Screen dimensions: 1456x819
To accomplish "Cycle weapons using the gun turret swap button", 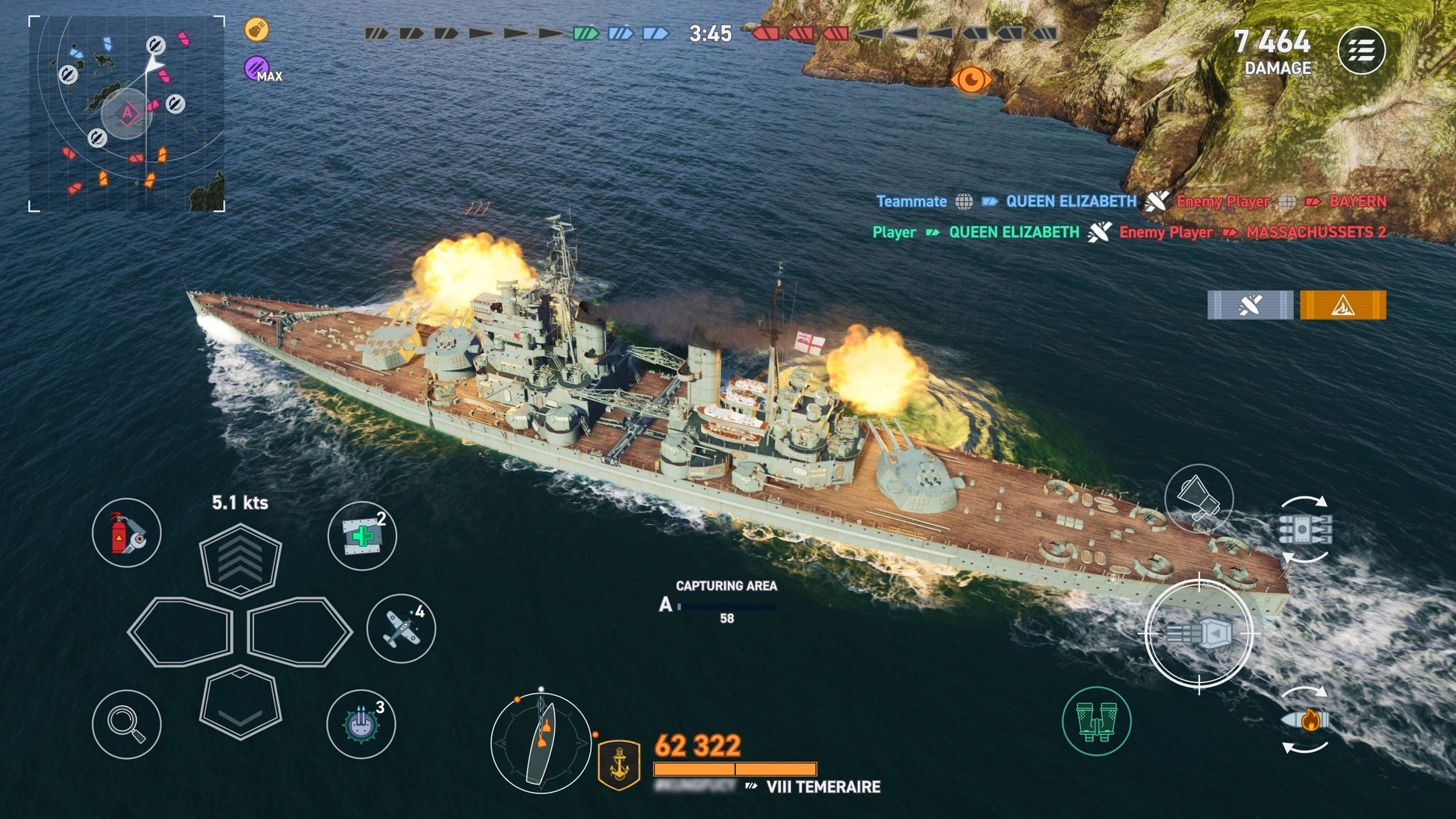I will (x=1304, y=529).
